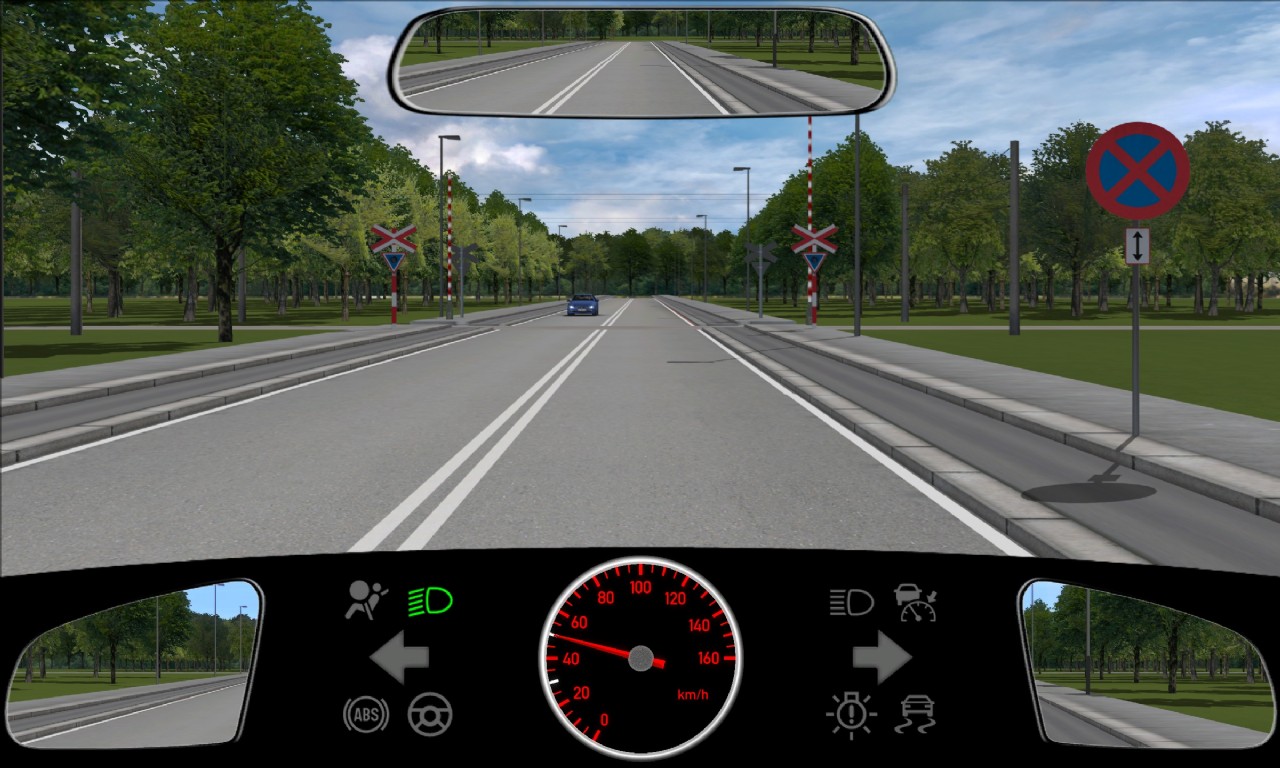Image resolution: width=1280 pixels, height=768 pixels.
Task: Select the airbag warning icon
Action: [x=366, y=600]
